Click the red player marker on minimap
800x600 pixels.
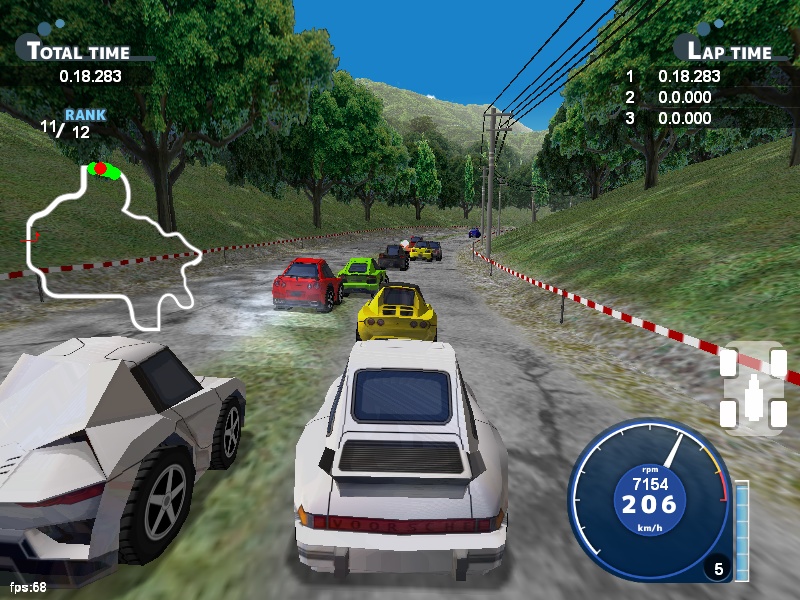click(101, 169)
